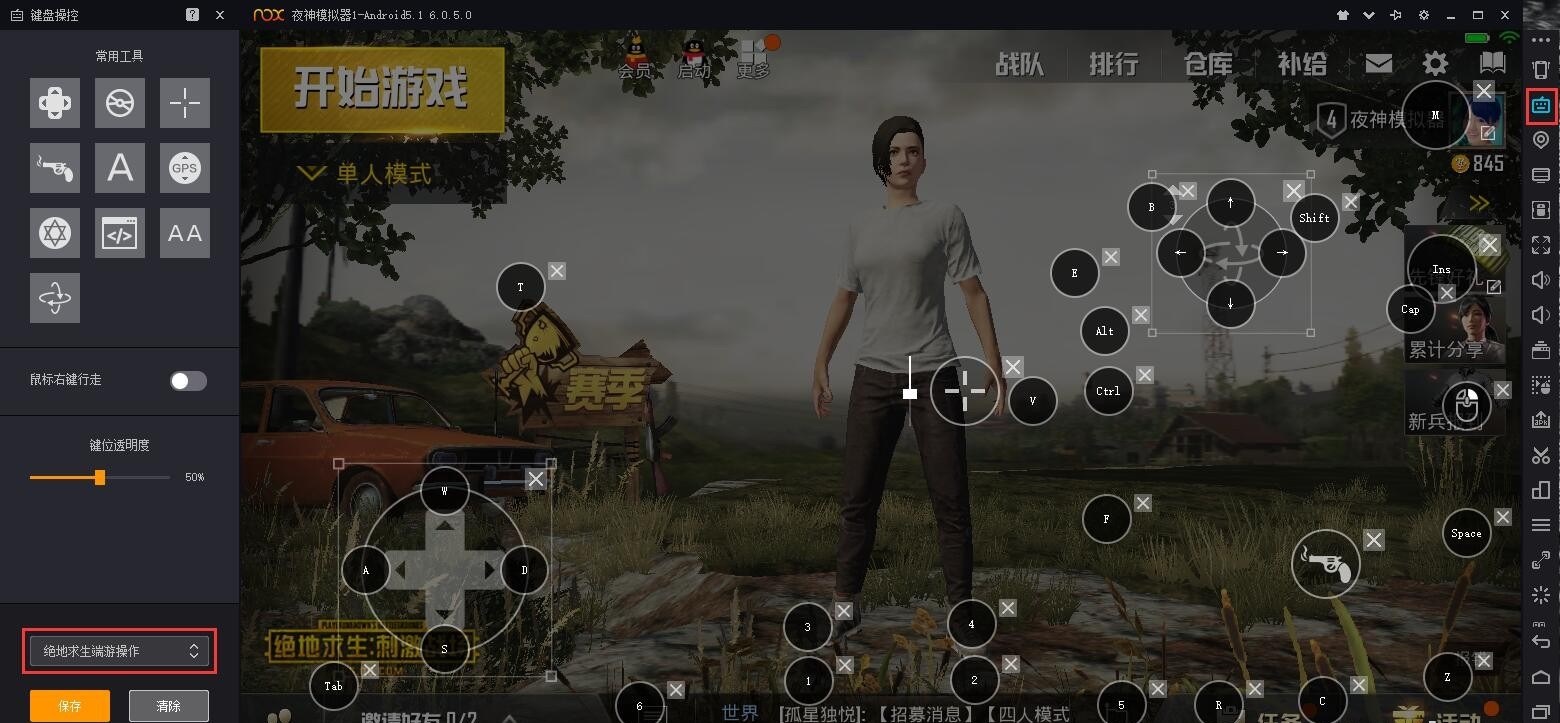The width and height of the screenshot is (1560, 723).
Task: Open the 会员 membership icon
Action: (634, 57)
